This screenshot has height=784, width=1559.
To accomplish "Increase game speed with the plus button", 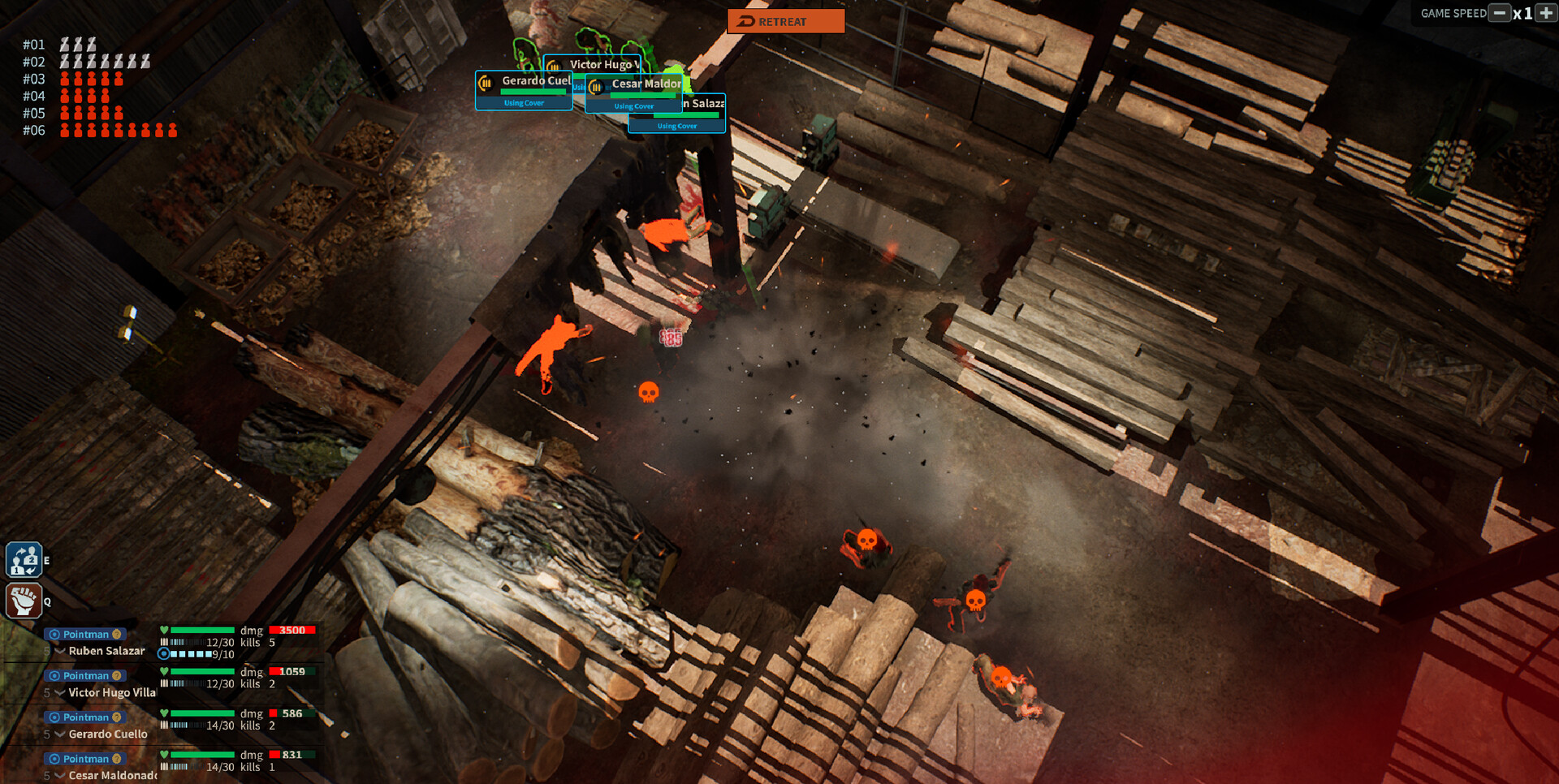I will click(1547, 14).
